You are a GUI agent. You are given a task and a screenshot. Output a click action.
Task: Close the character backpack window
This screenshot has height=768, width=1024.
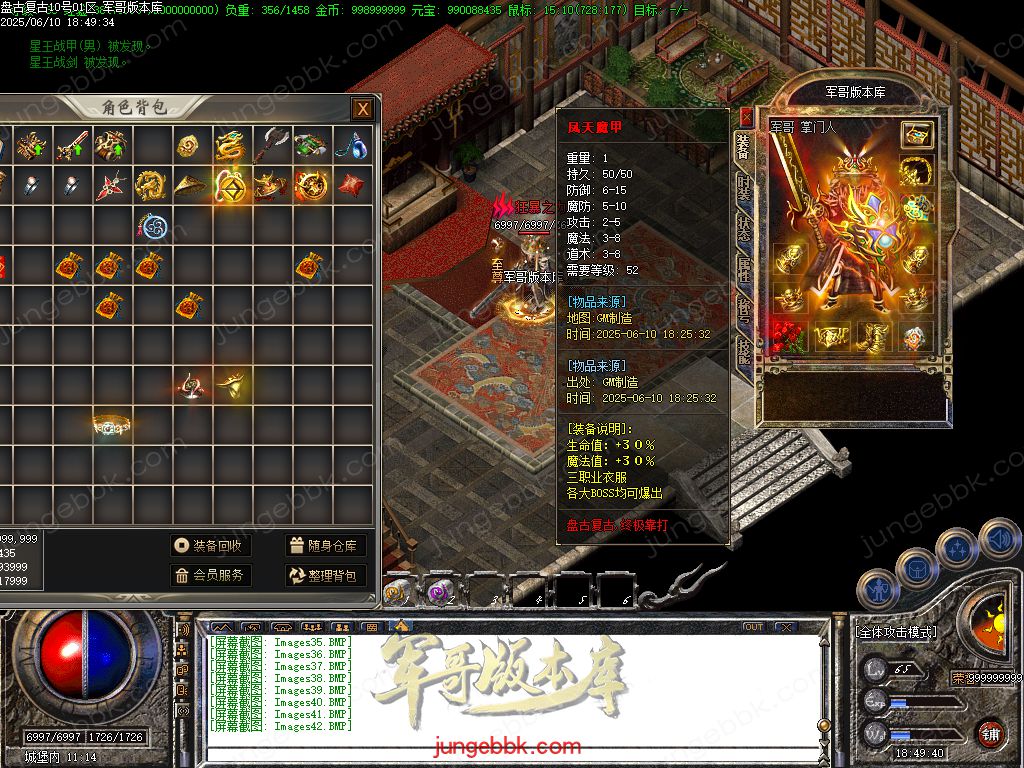click(362, 109)
